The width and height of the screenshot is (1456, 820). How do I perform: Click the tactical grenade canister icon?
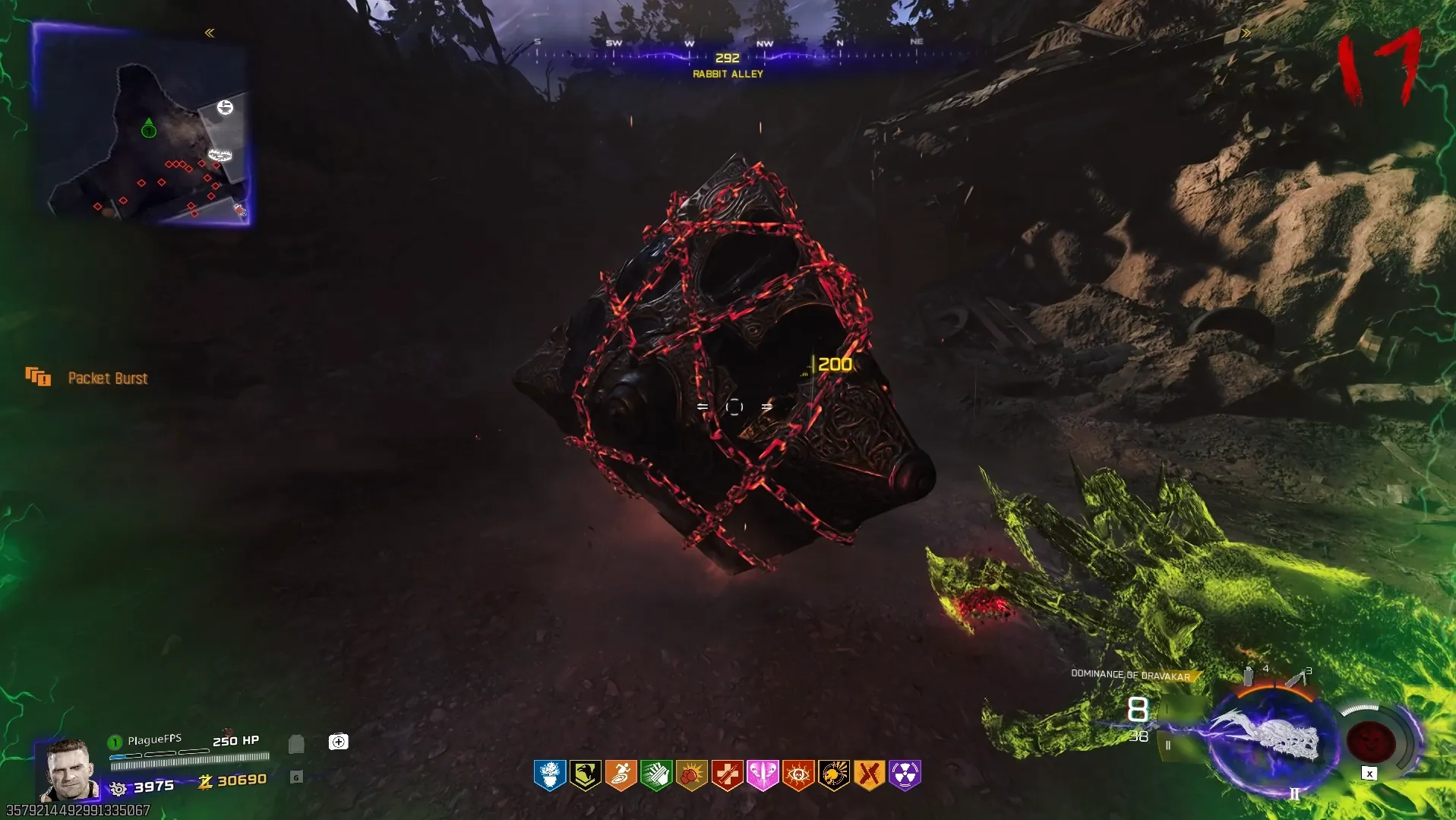[1248, 676]
